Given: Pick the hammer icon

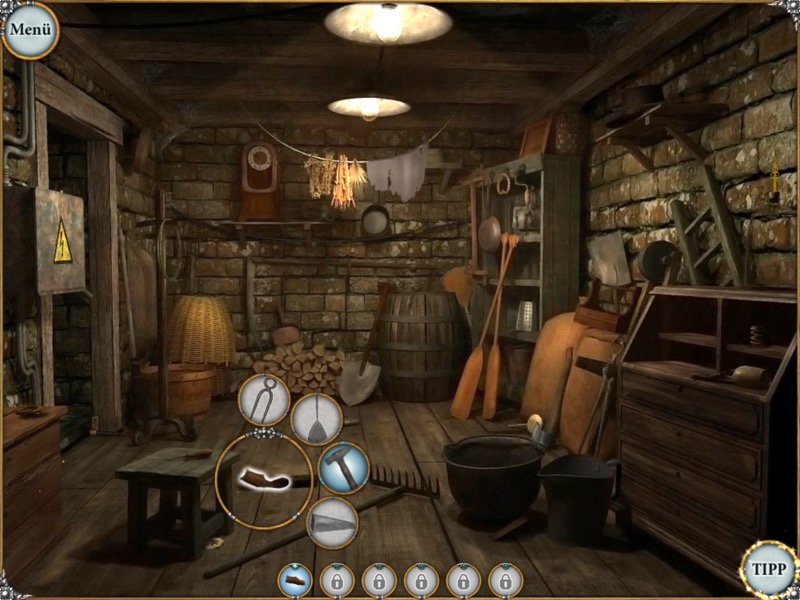Looking at the screenshot, I should [x=344, y=468].
